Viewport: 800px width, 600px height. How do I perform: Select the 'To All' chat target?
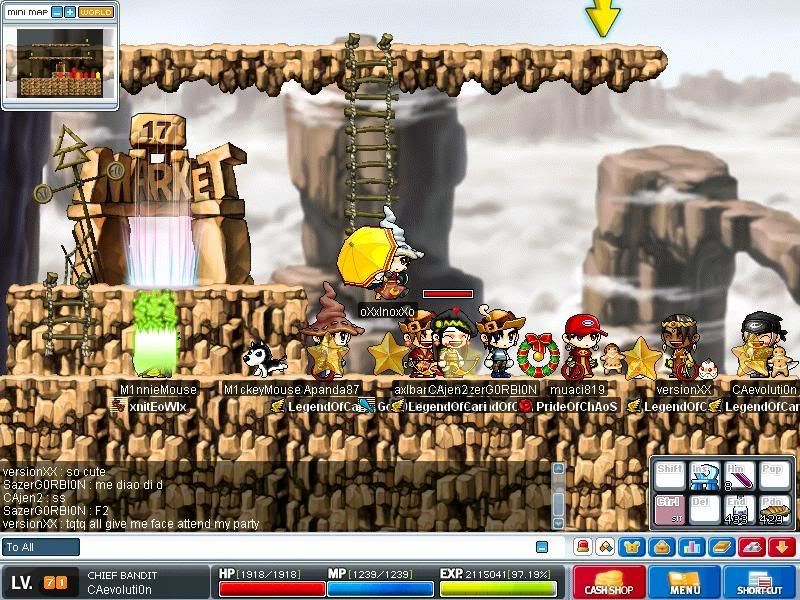pos(41,547)
